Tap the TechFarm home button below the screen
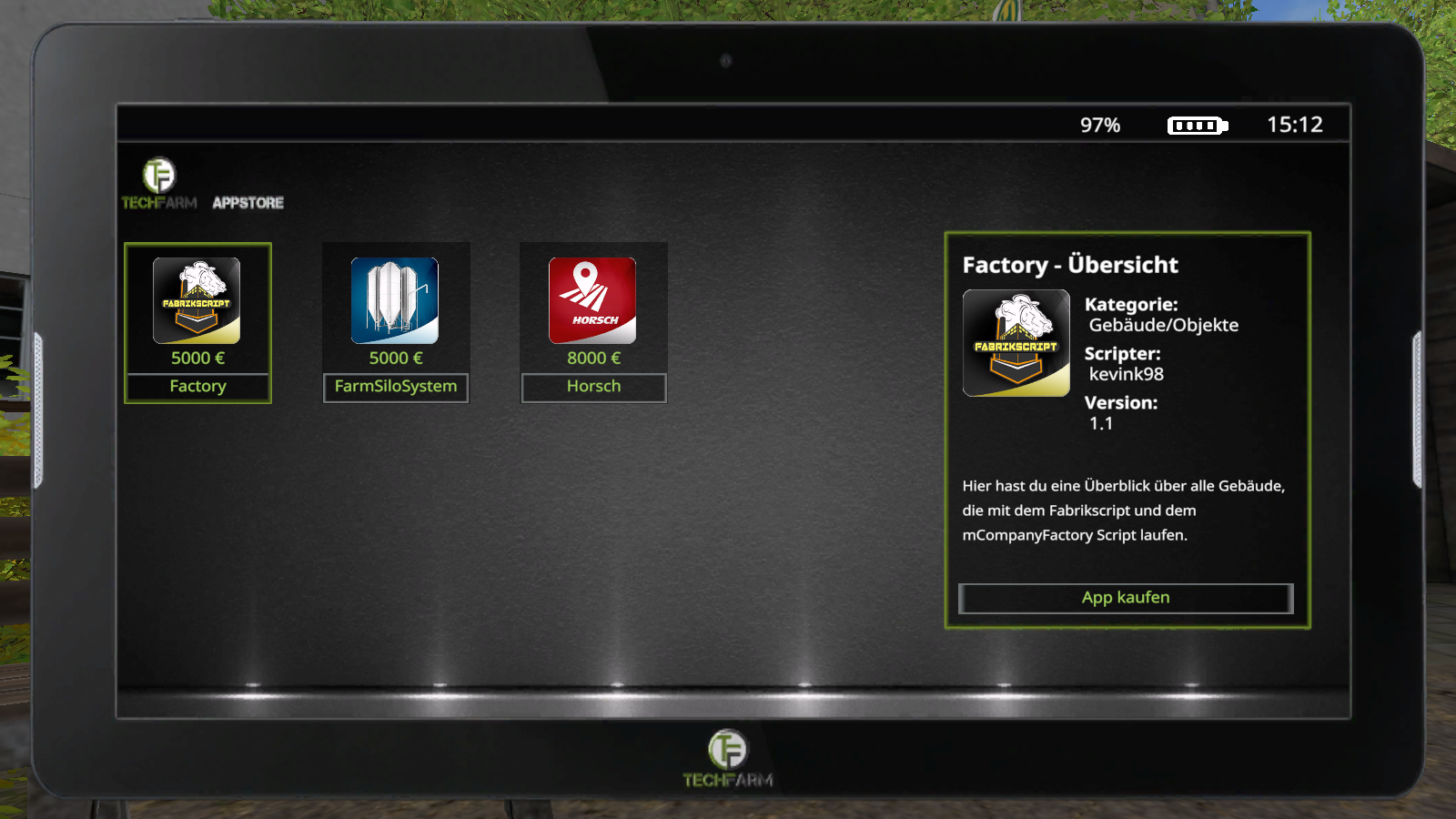The image size is (1456, 819). tap(727, 757)
